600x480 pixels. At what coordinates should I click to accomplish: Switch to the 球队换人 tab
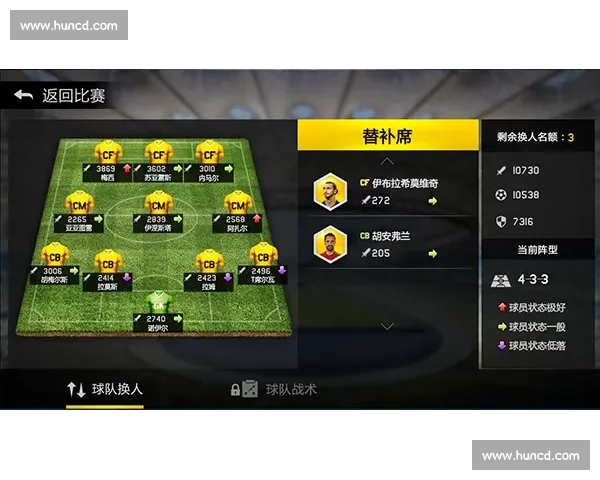click(104, 389)
